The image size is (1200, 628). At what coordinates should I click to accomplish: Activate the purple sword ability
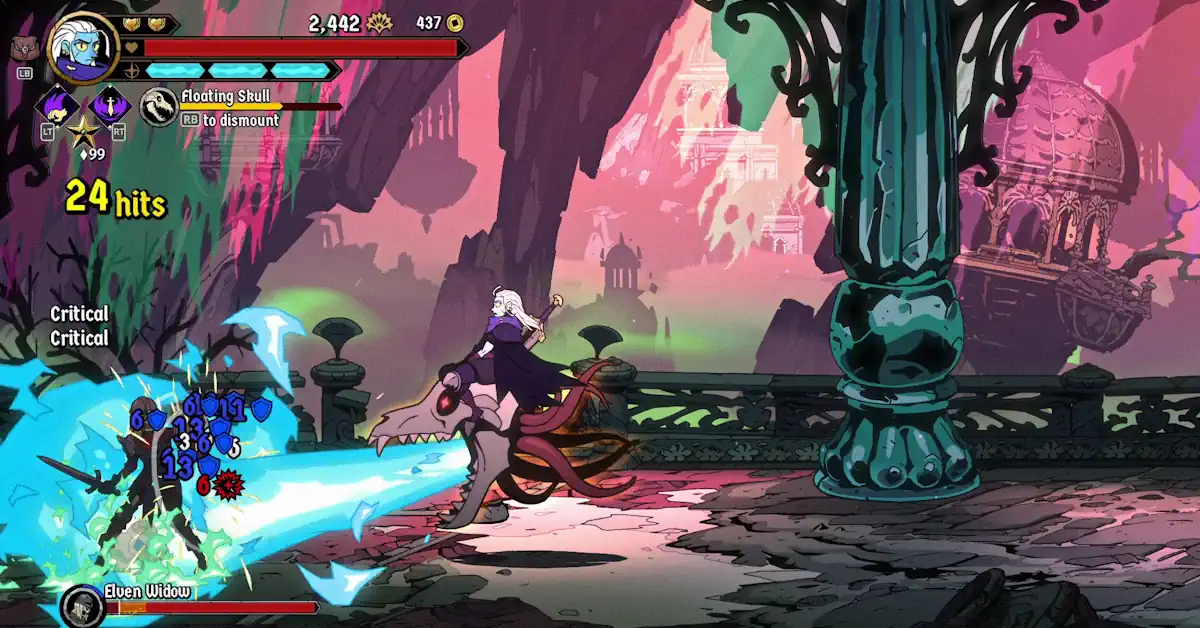point(109,104)
